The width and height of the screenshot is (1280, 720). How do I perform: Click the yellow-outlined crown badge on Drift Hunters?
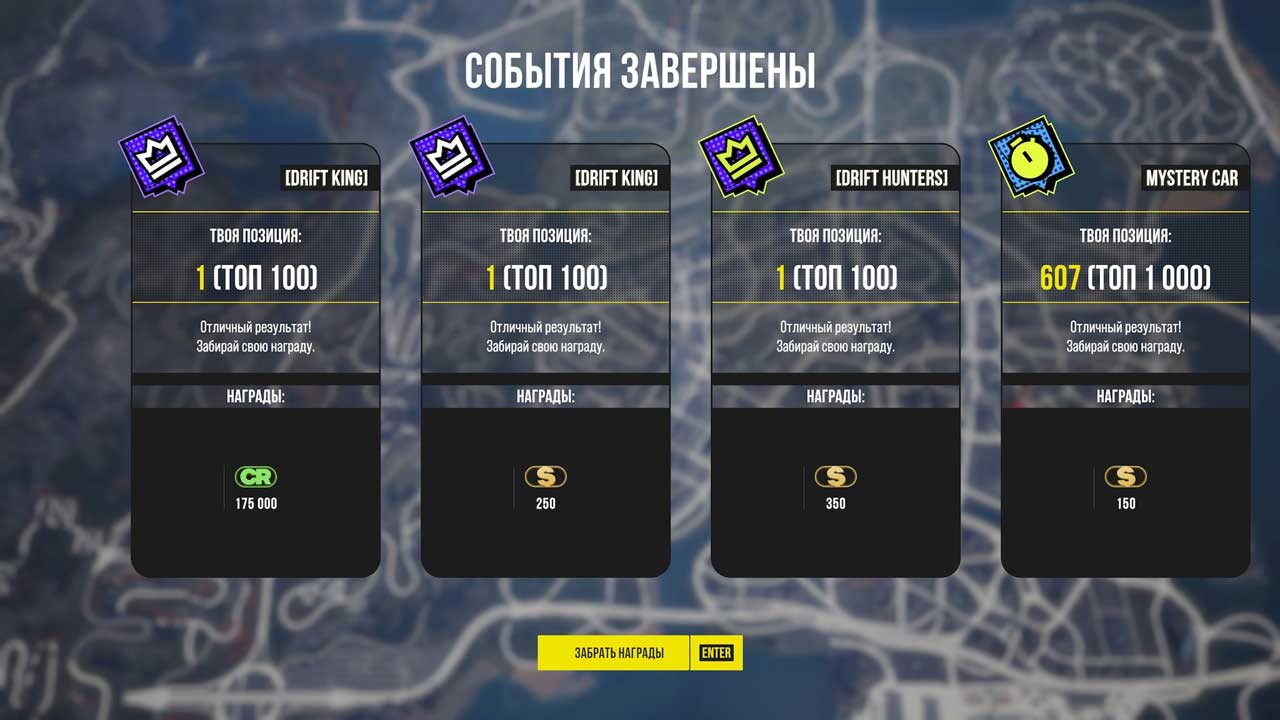(x=740, y=158)
